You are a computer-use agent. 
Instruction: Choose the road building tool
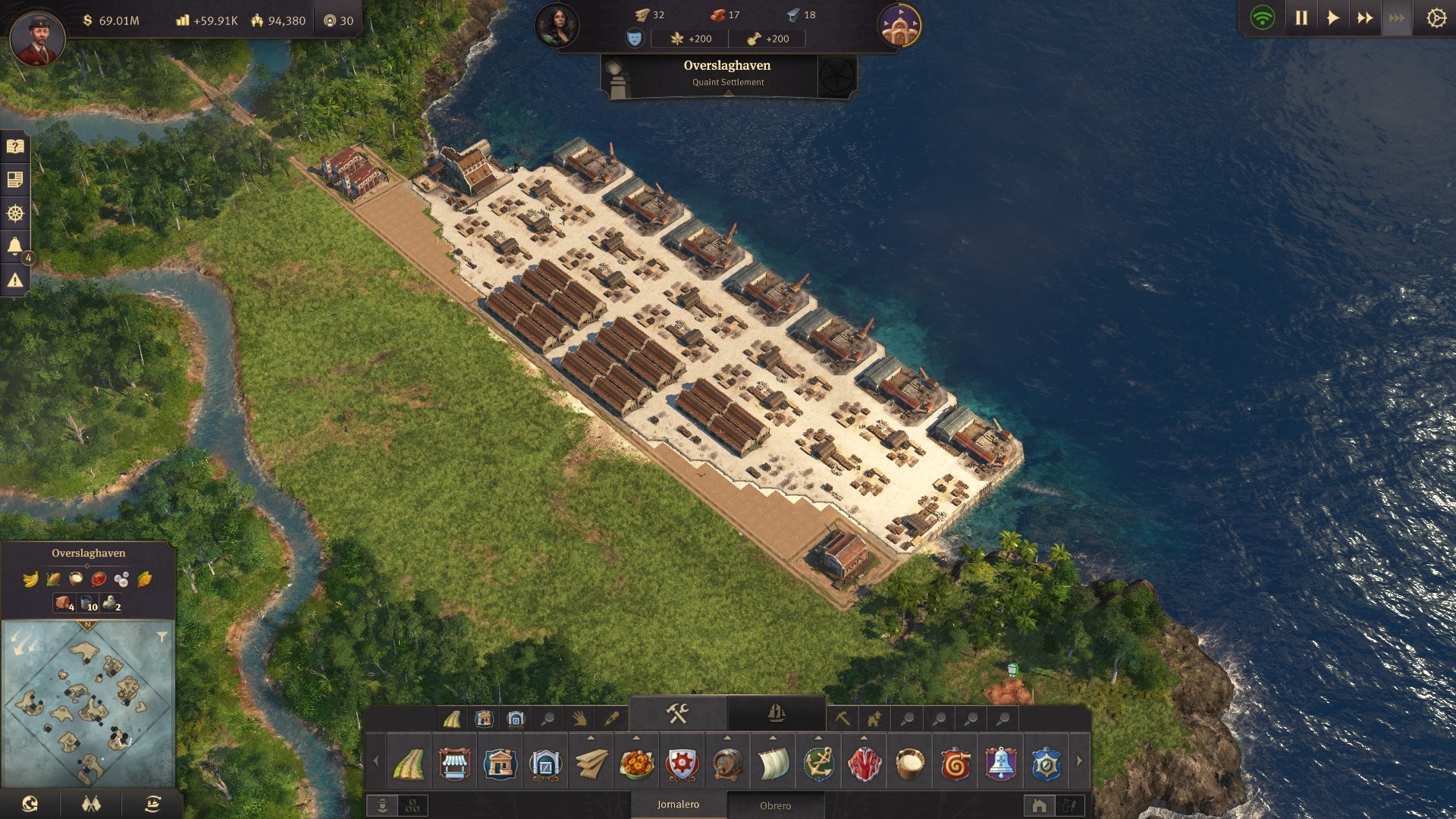tap(409, 764)
